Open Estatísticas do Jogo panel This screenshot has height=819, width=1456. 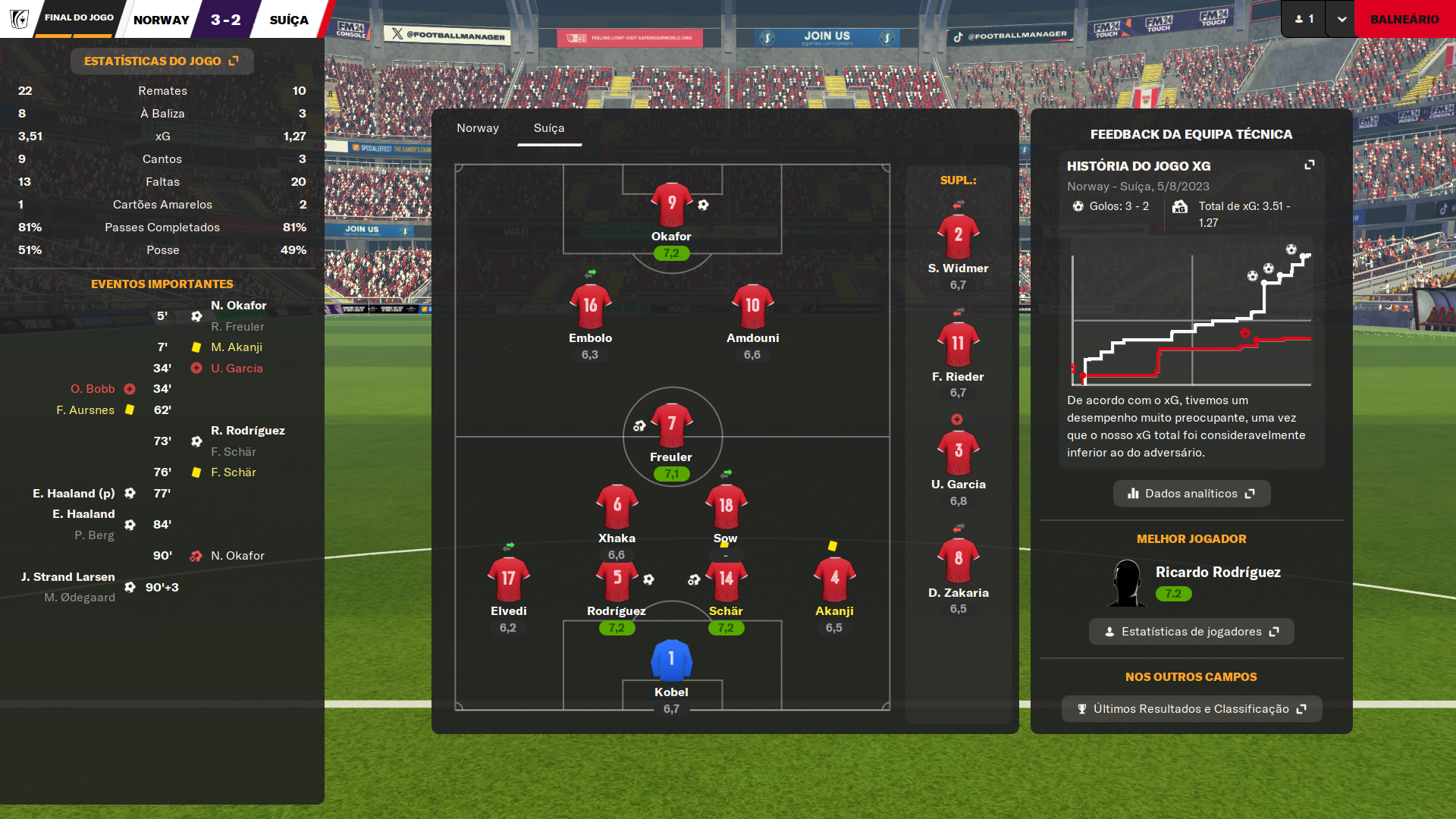click(x=162, y=61)
